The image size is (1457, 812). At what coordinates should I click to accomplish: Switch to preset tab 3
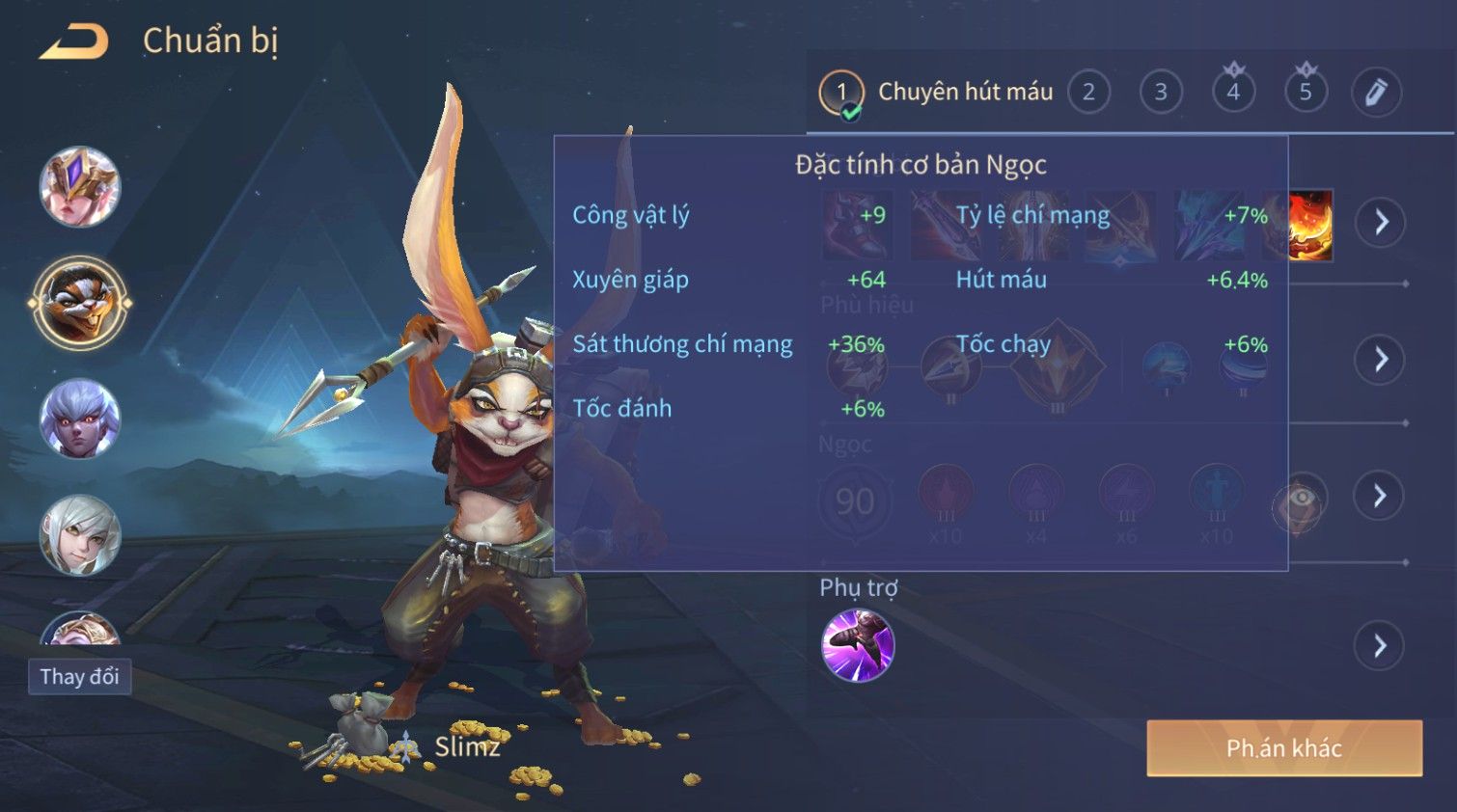pos(1161,93)
